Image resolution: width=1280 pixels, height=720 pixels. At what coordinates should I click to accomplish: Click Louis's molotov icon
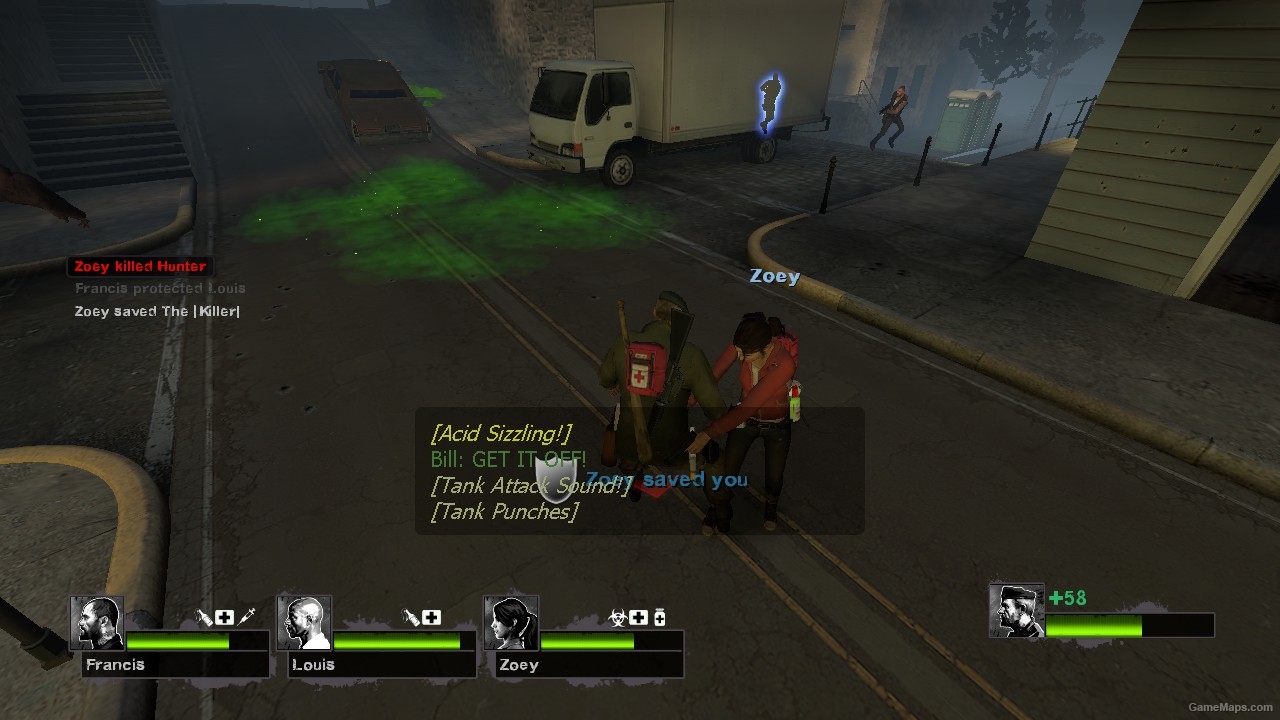410,618
